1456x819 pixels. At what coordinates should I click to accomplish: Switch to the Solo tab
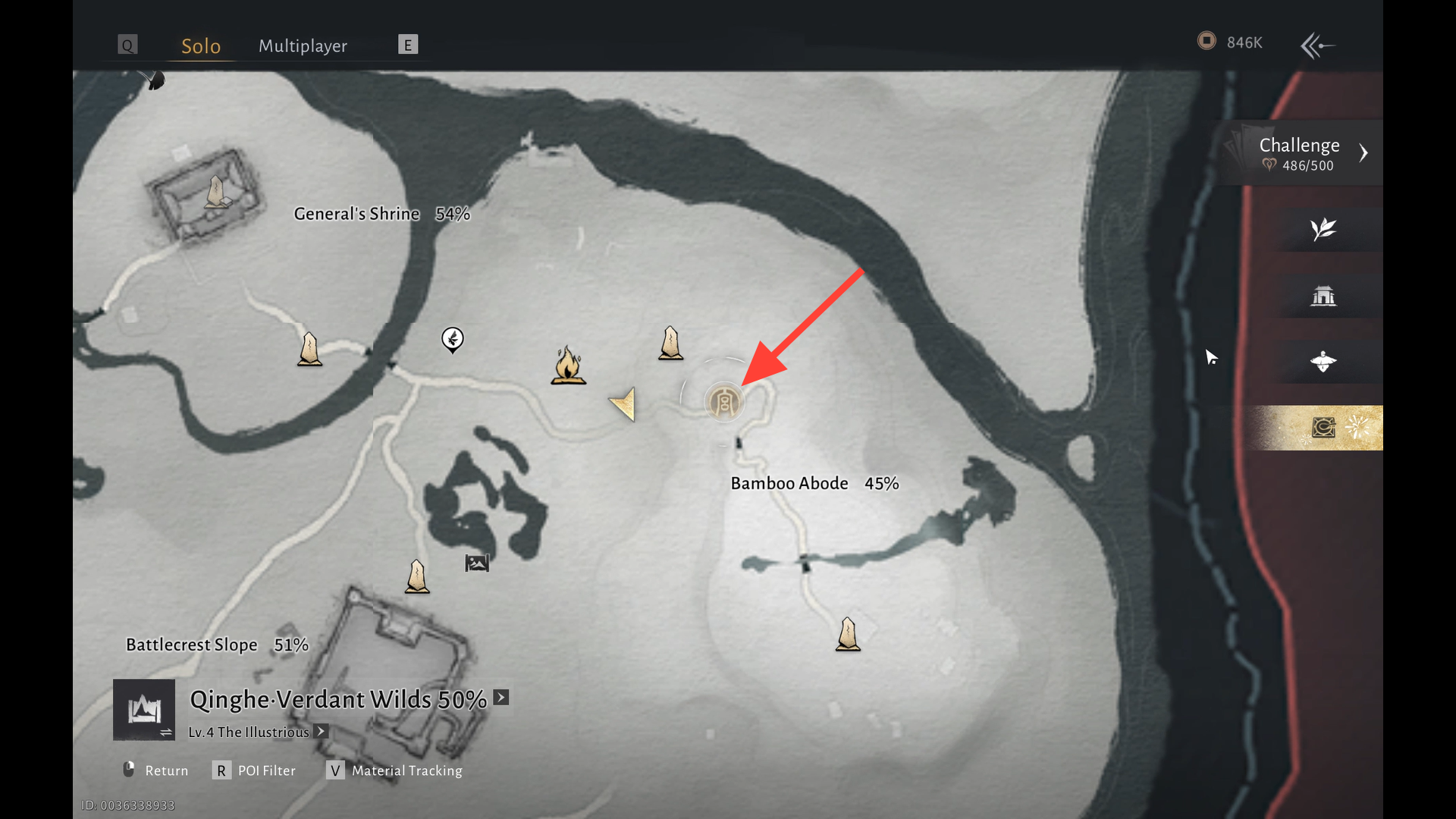pos(201,46)
